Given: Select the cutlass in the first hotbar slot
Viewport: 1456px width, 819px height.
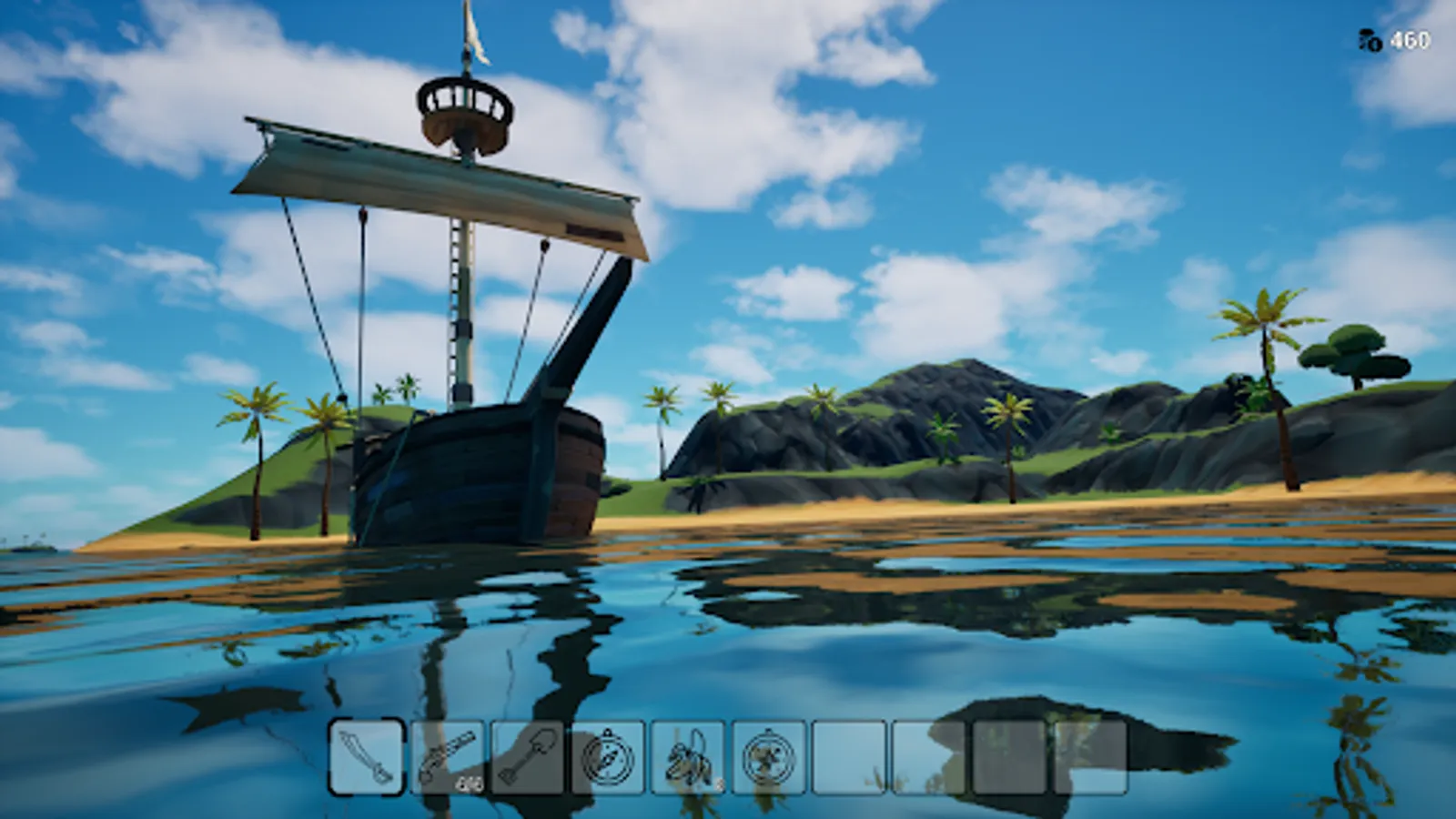Looking at the screenshot, I should click(367, 758).
